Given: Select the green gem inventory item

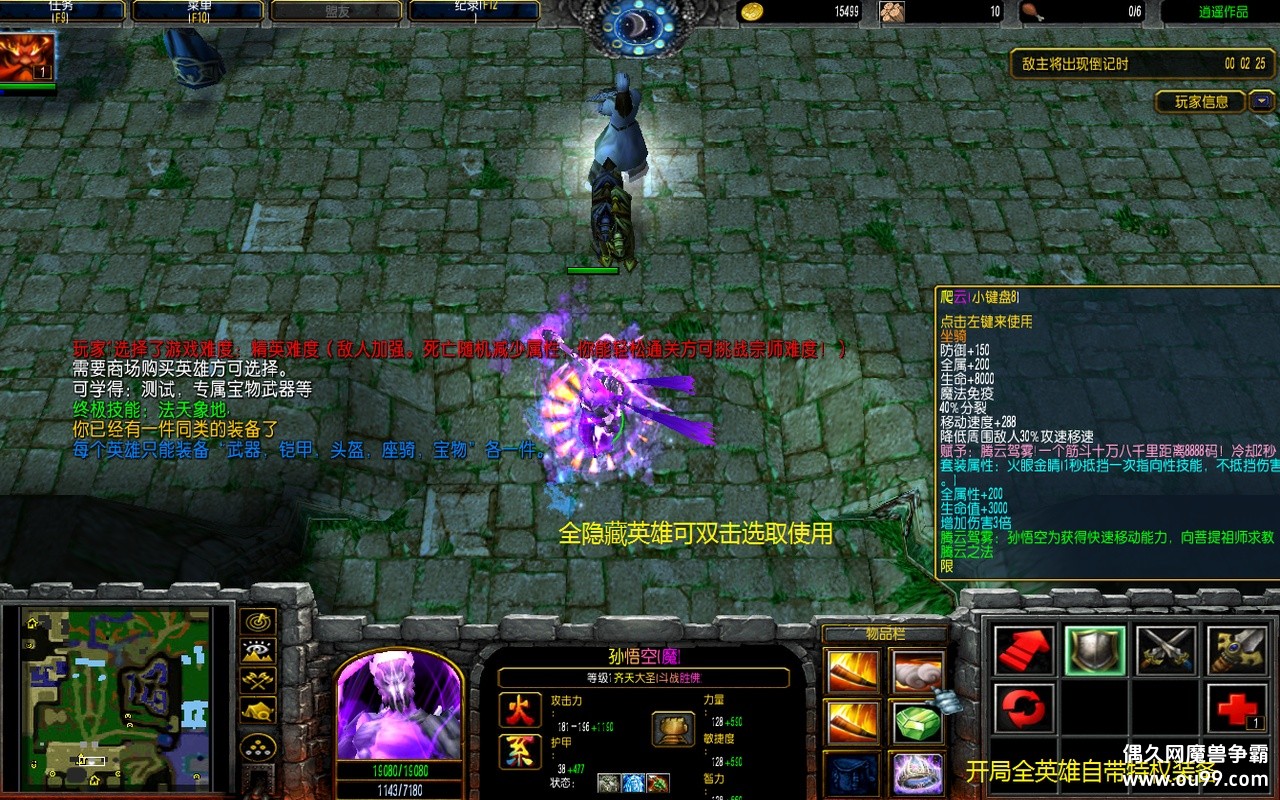Looking at the screenshot, I should tap(918, 724).
